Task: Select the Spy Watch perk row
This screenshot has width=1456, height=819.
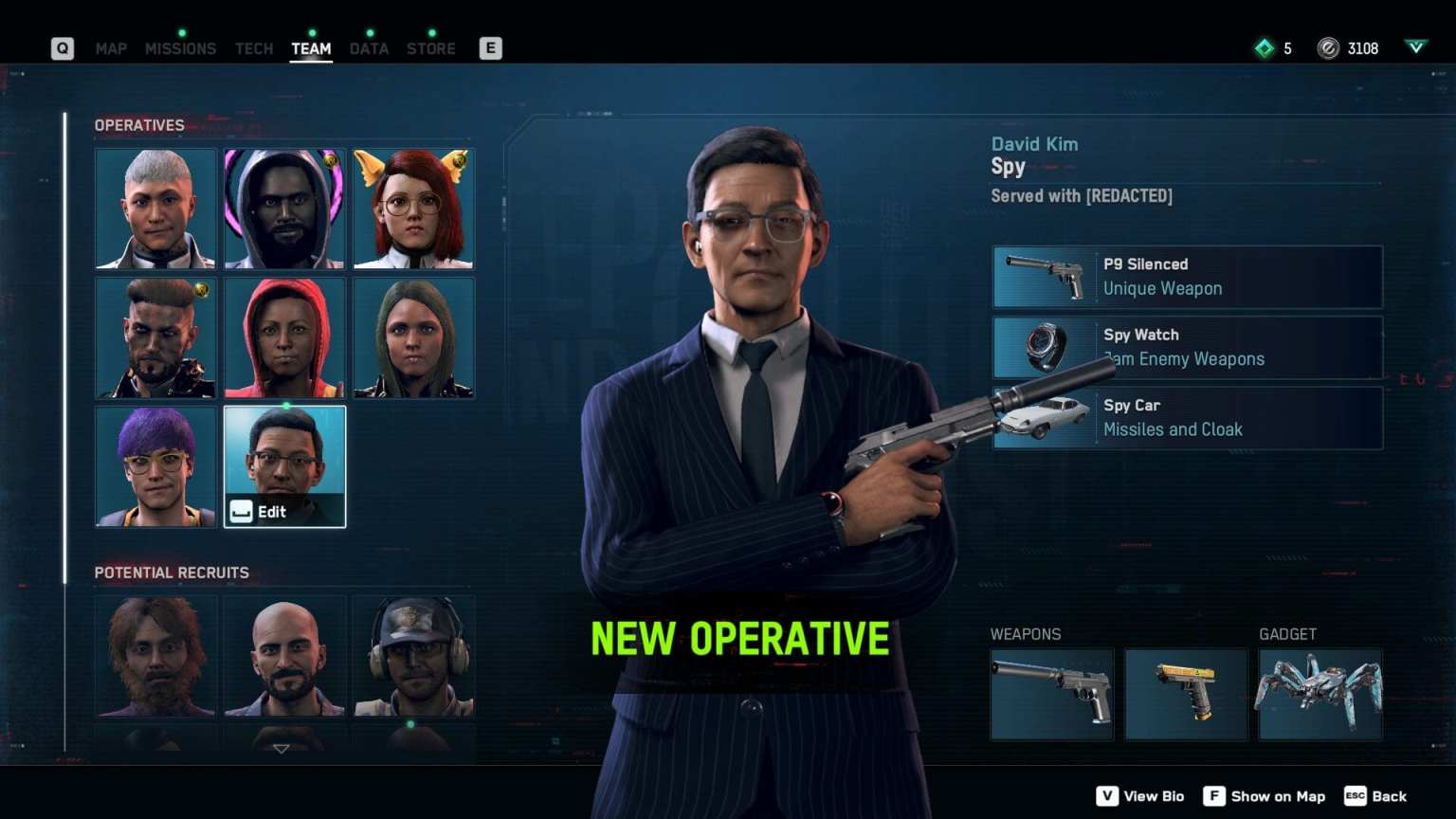Action: click(x=1187, y=347)
